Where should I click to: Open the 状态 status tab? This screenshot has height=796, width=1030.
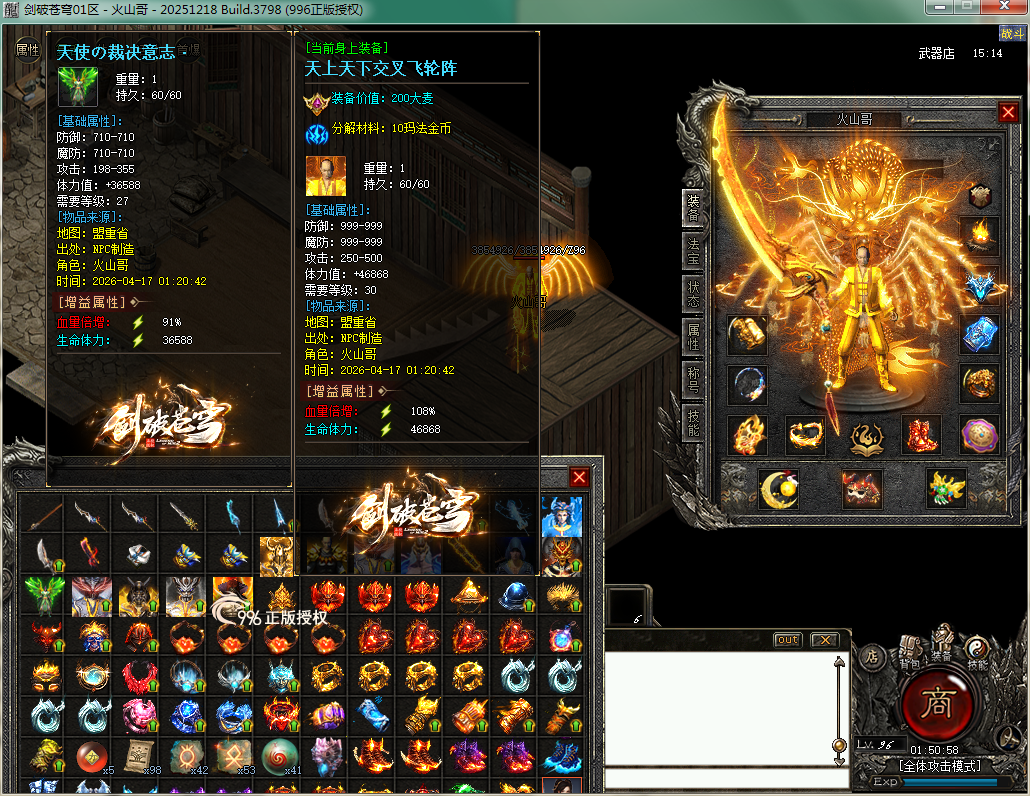click(x=693, y=293)
